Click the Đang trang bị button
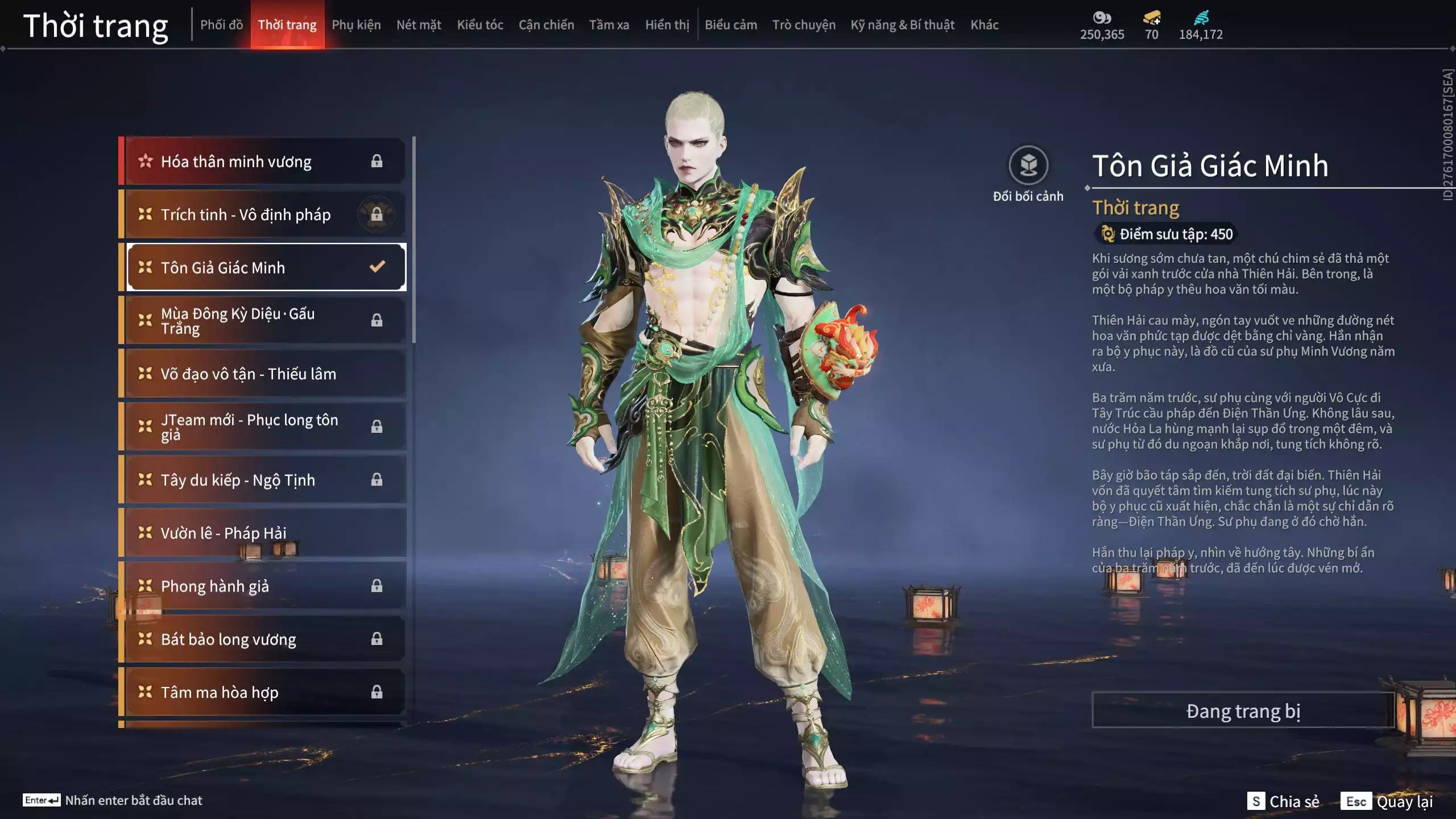The height and width of the screenshot is (819, 1456). coord(1243,711)
